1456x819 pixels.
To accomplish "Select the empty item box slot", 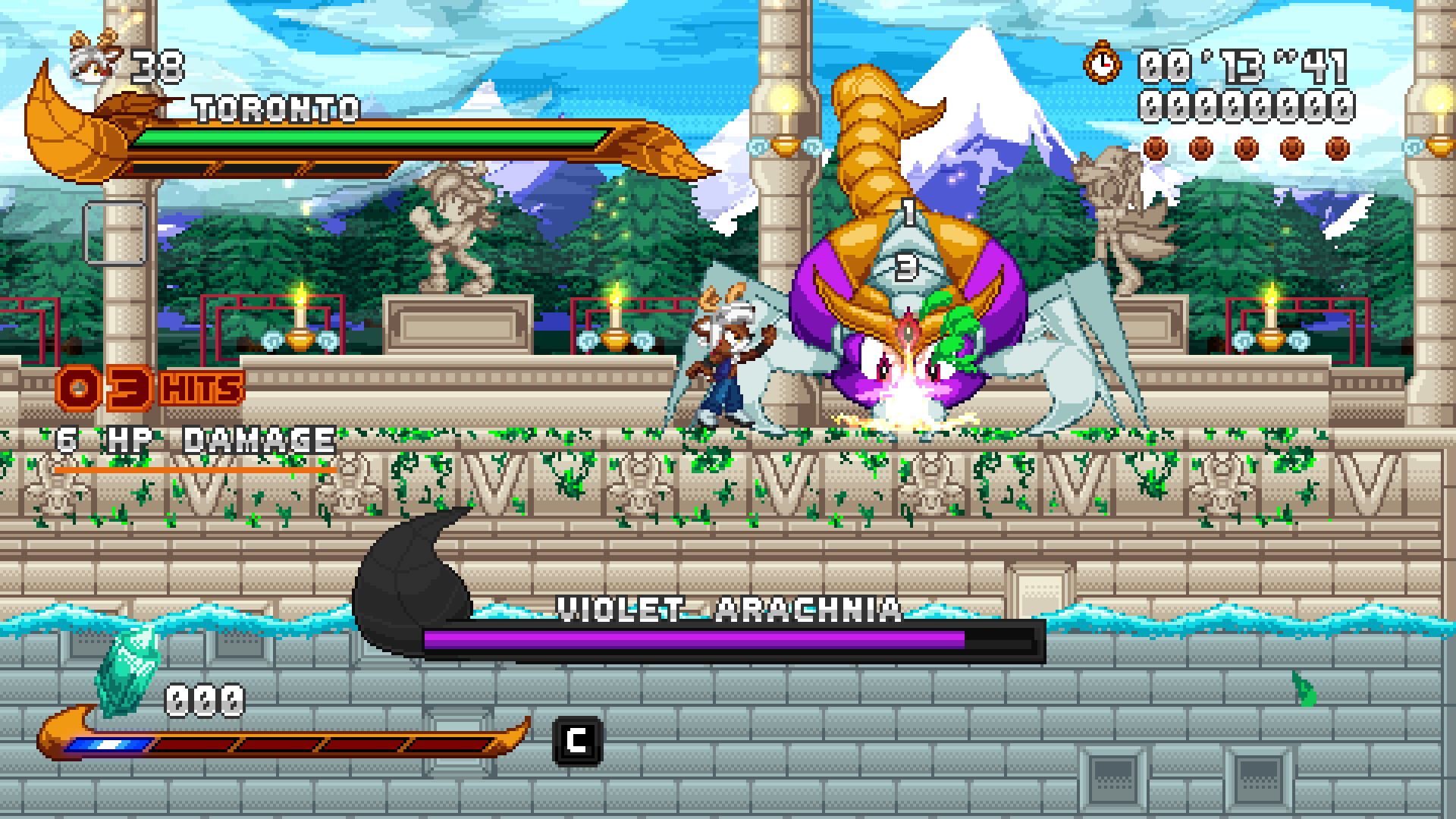I will 115,233.
